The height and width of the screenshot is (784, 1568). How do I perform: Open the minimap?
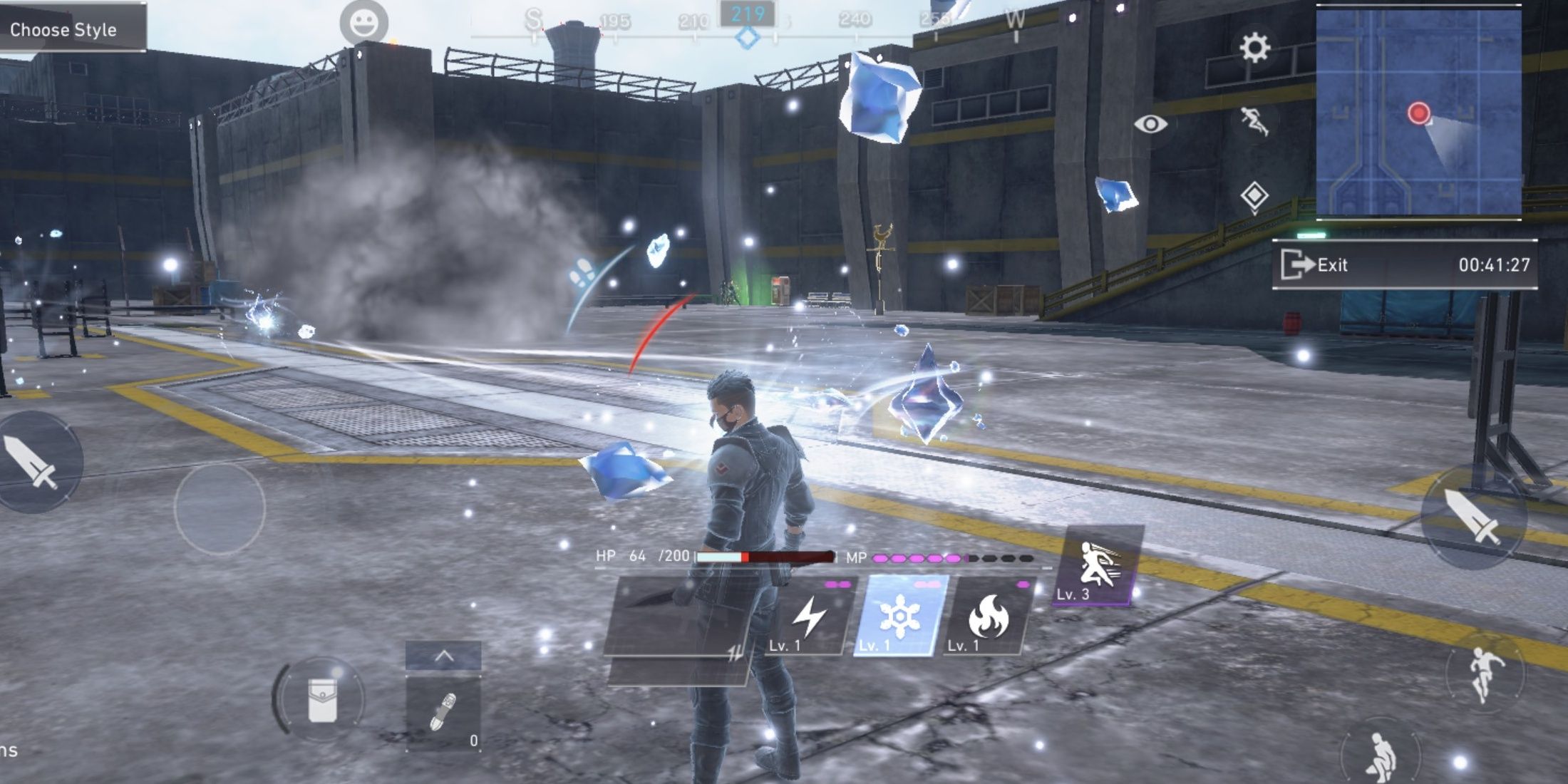1418,112
